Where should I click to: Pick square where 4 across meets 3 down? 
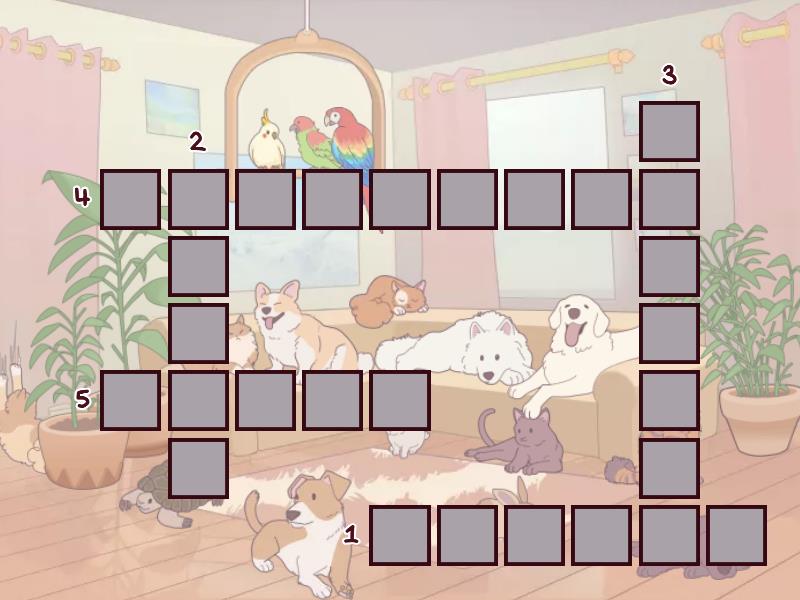click(669, 199)
